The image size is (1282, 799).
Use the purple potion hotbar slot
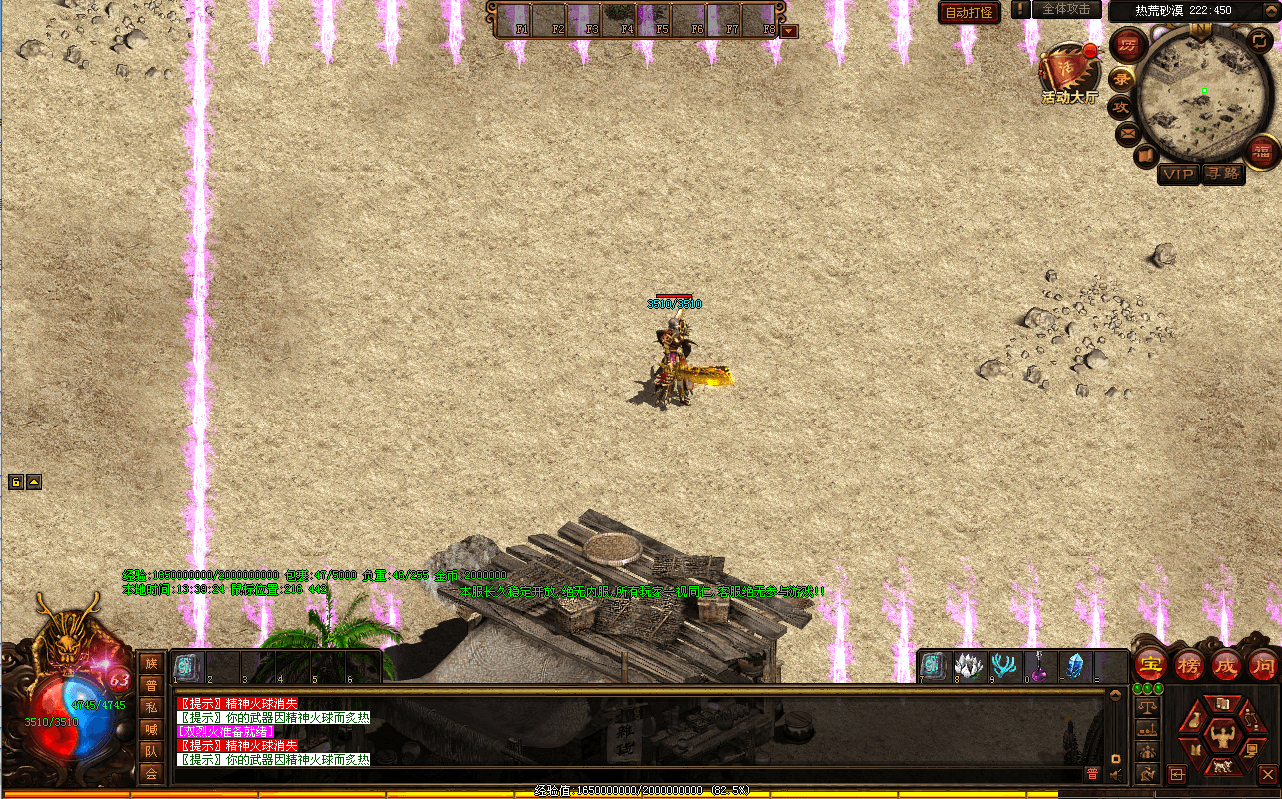click(1038, 667)
